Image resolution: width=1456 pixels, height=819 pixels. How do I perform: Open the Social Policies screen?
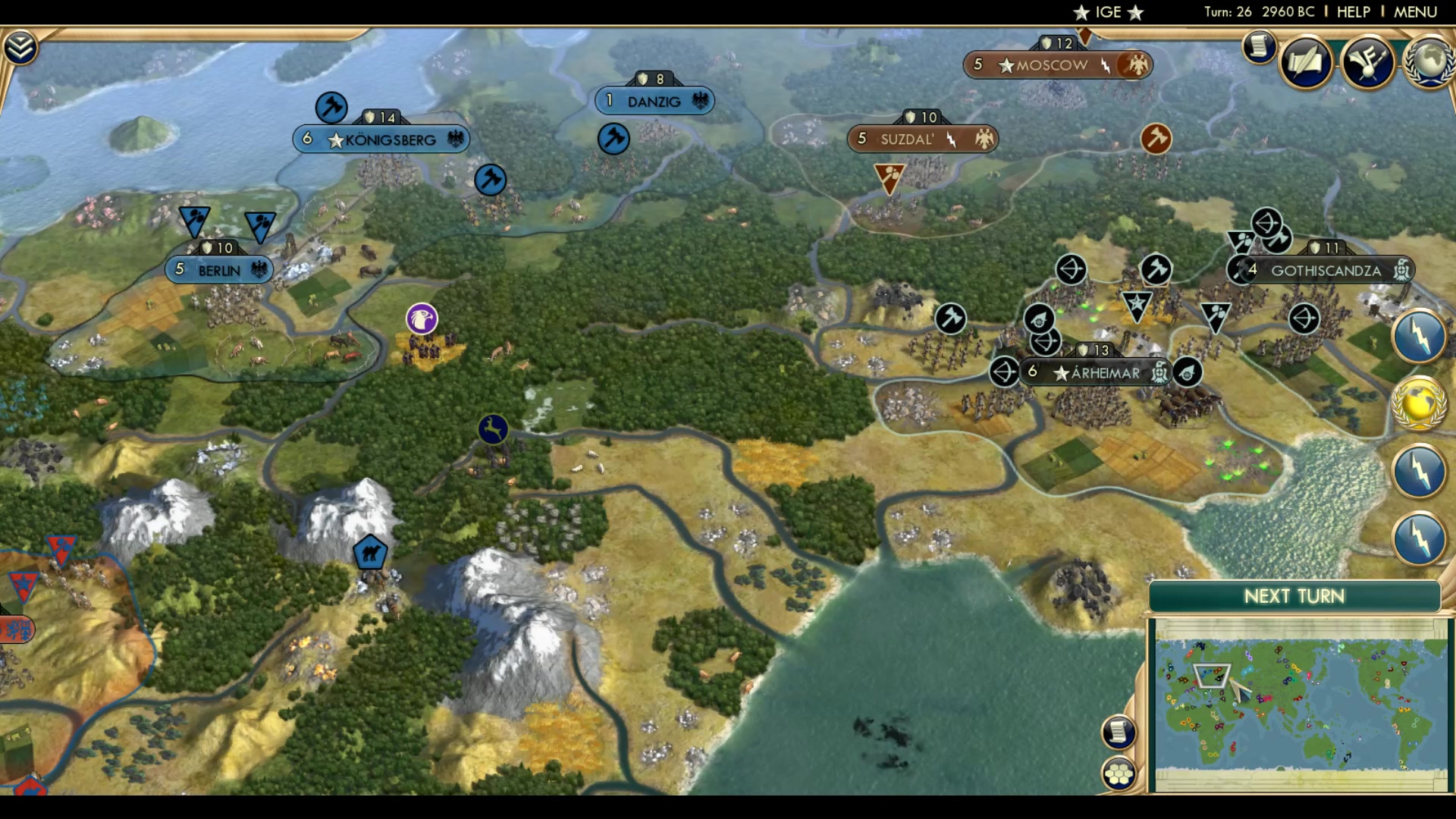point(1305,62)
